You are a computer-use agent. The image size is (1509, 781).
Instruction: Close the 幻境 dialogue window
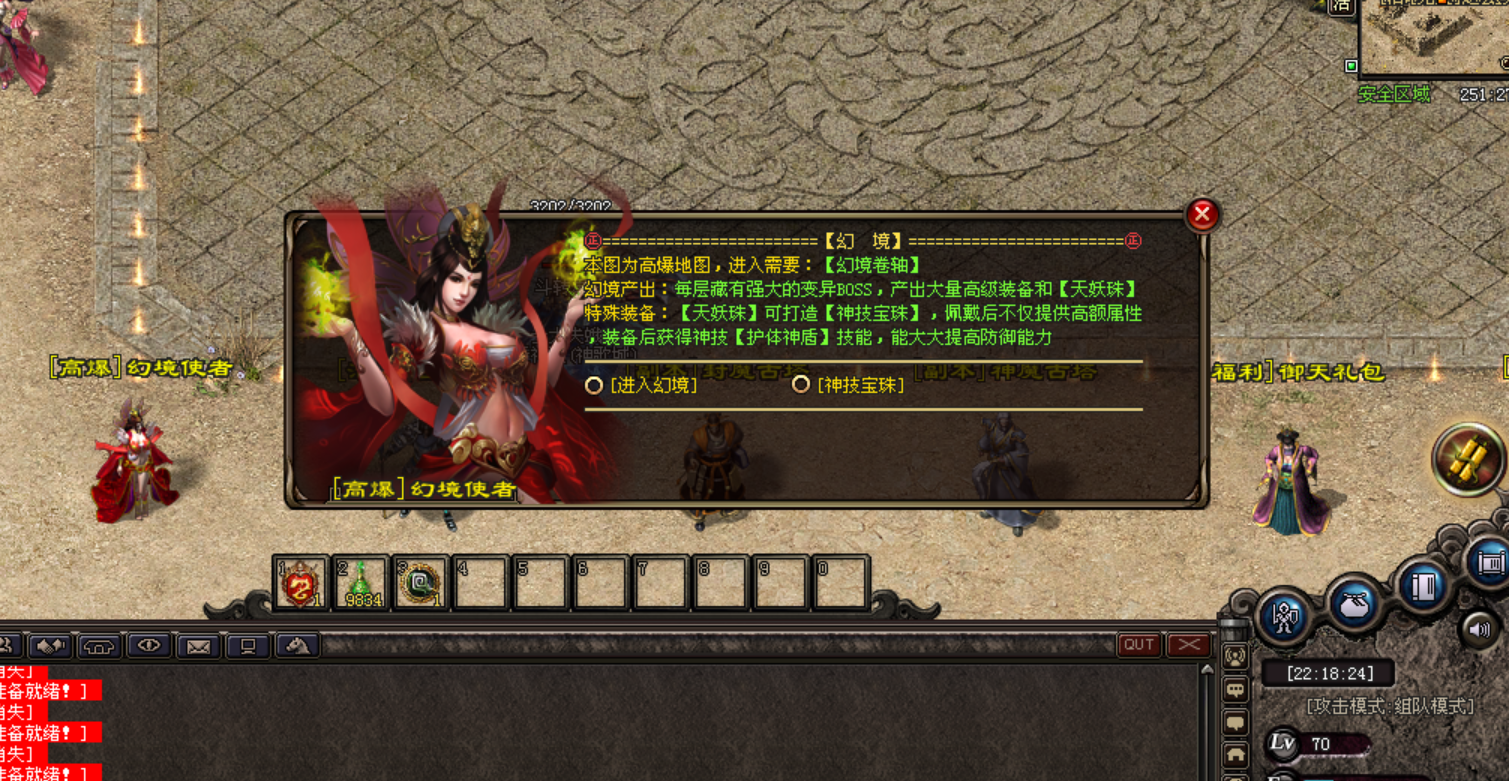coord(1202,214)
